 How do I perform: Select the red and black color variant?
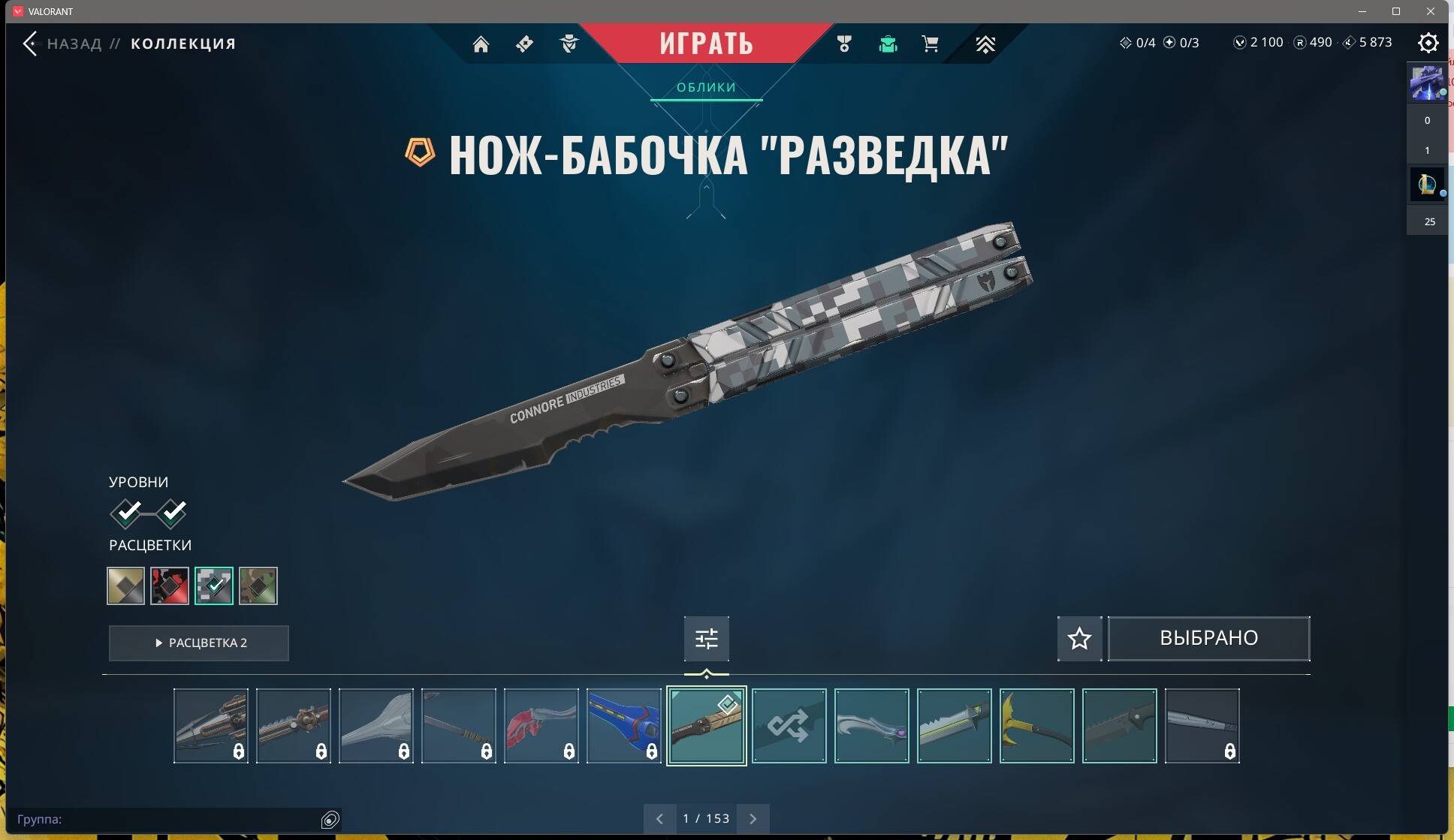pos(169,586)
